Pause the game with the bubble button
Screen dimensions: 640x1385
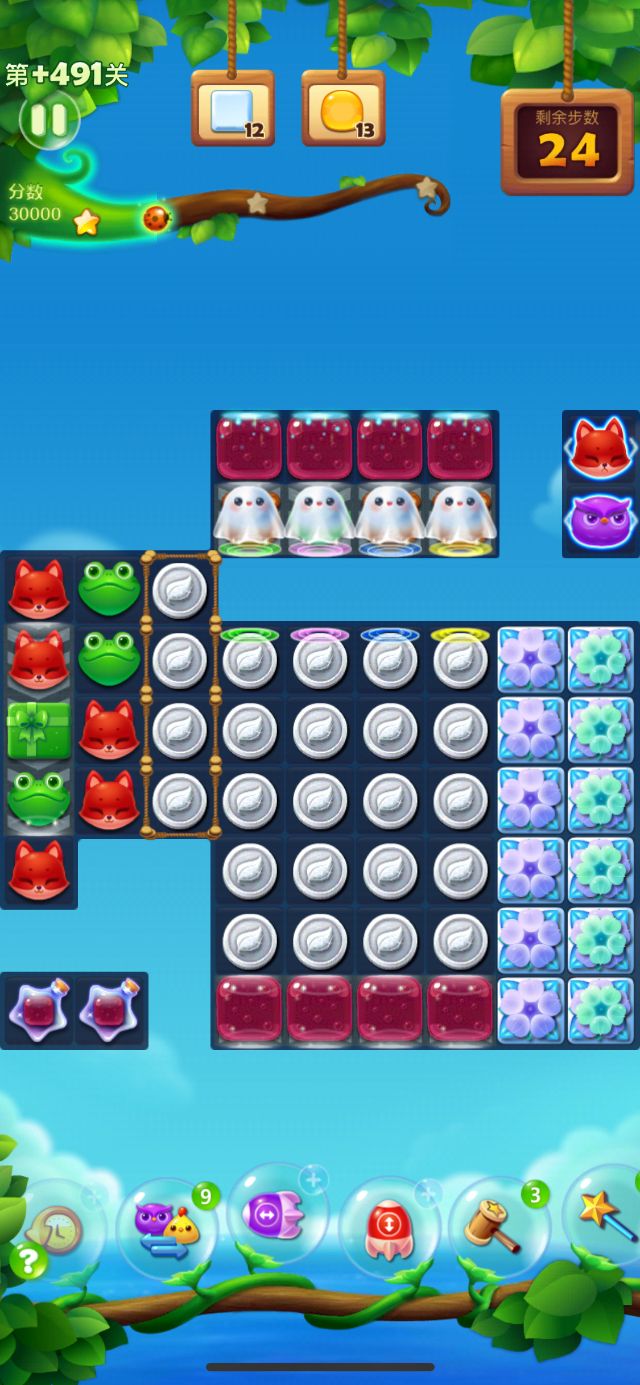(x=48, y=120)
